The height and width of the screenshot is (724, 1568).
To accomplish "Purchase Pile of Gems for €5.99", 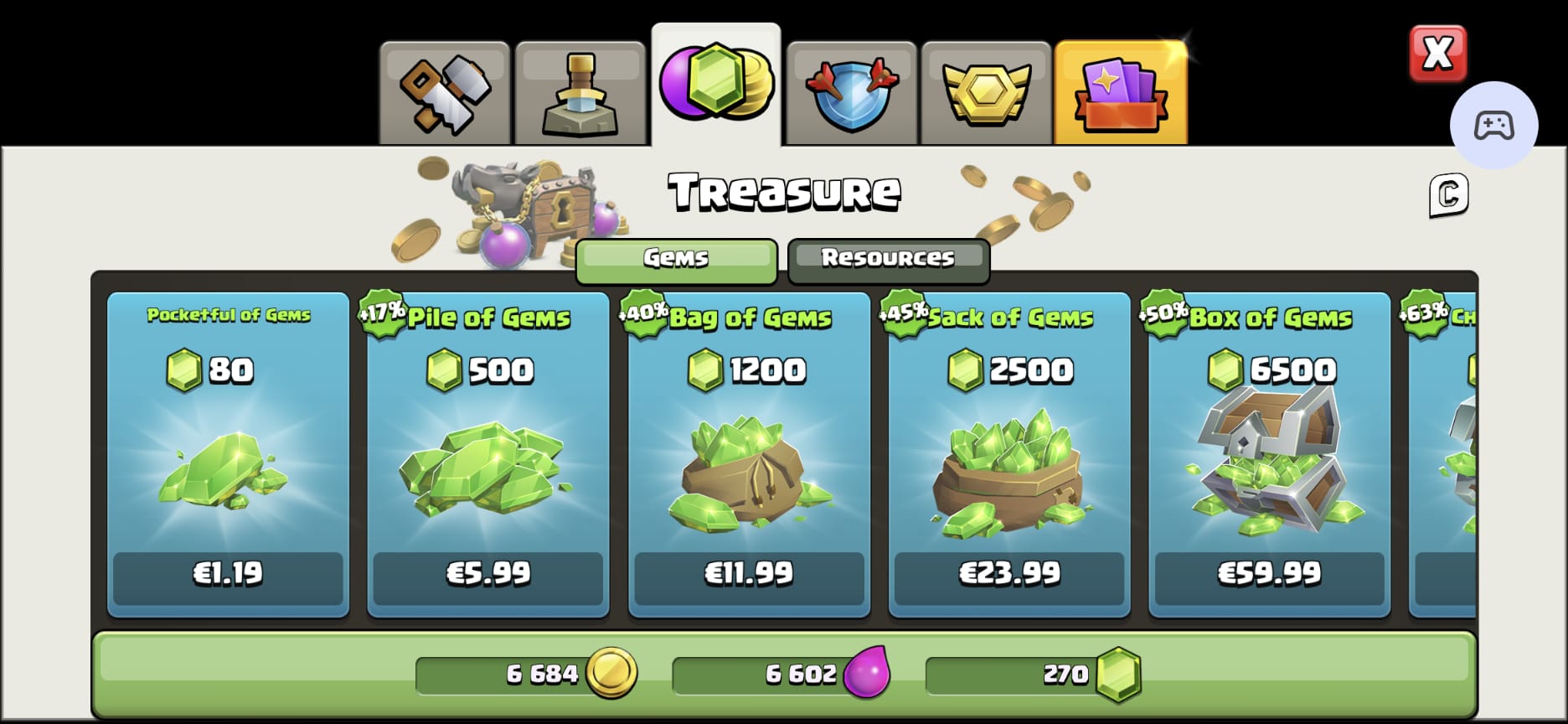I will 488,575.
